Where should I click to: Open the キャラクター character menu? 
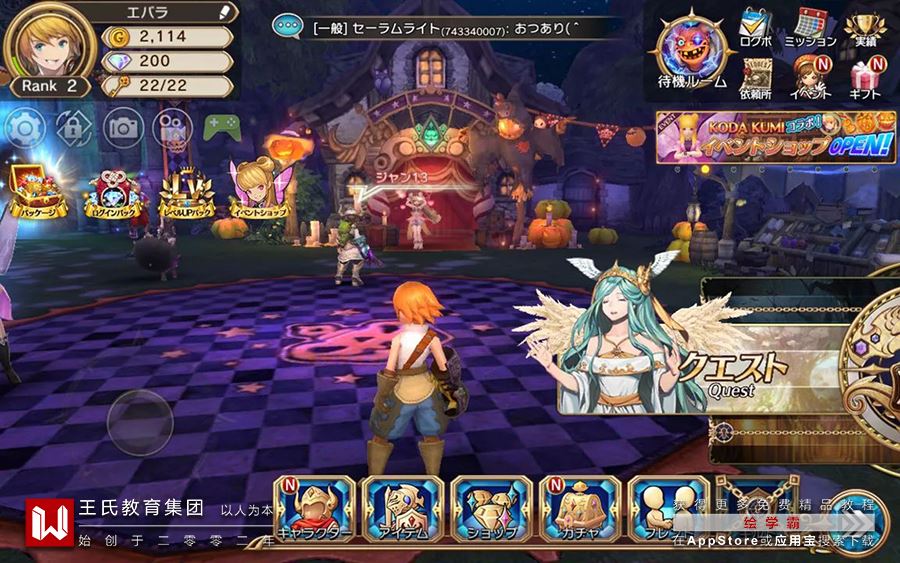pos(315,510)
